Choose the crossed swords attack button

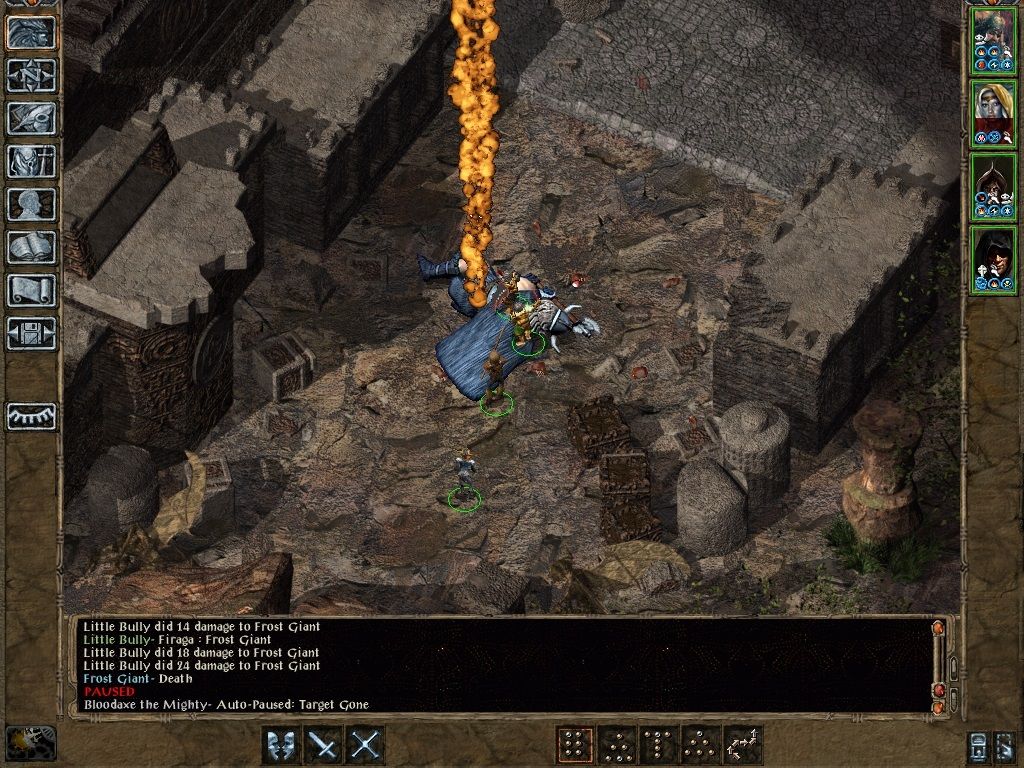point(366,745)
